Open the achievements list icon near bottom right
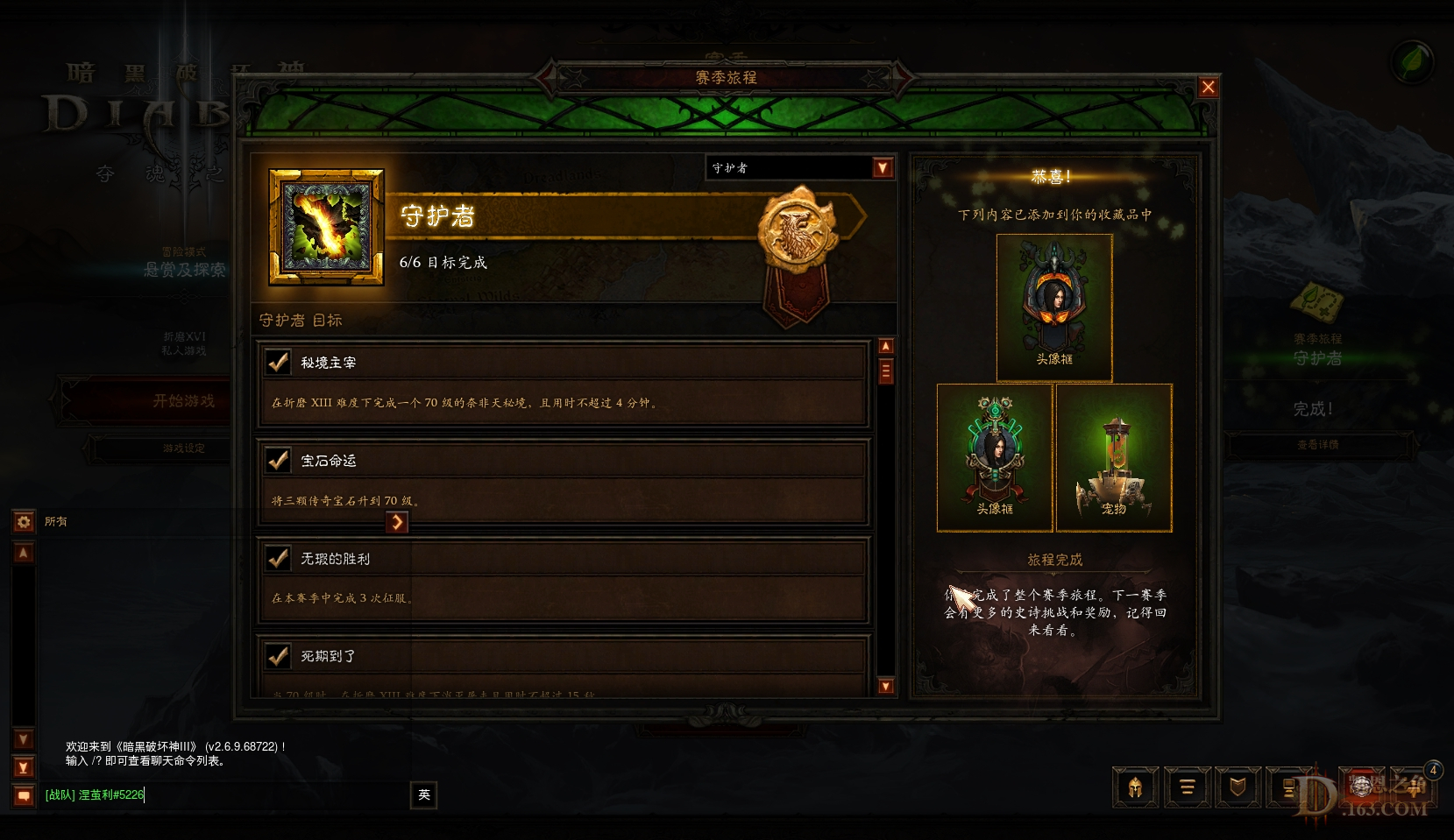The height and width of the screenshot is (840, 1454). point(1187,787)
